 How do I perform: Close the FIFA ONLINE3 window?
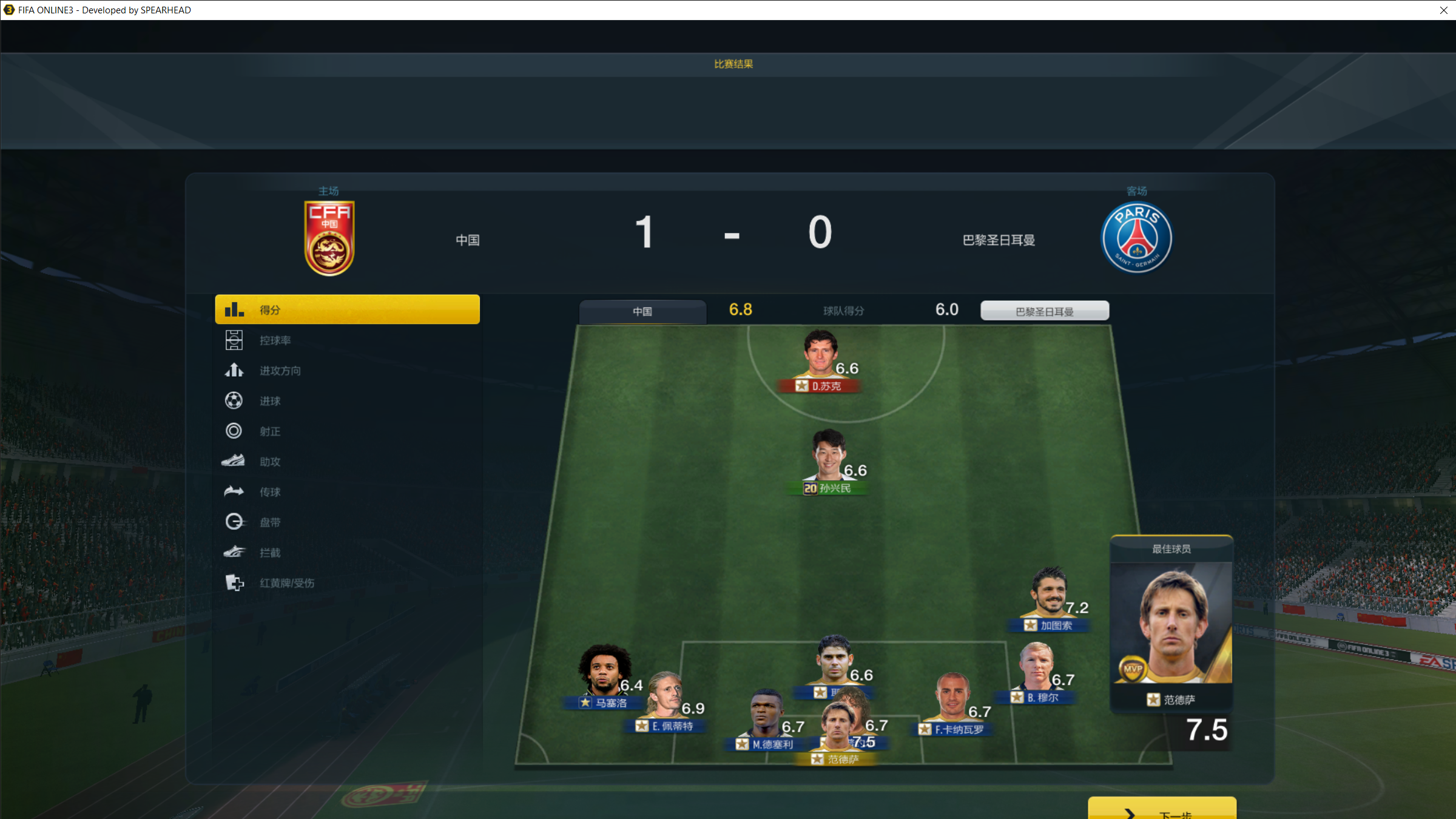(x=1443, y=10)
